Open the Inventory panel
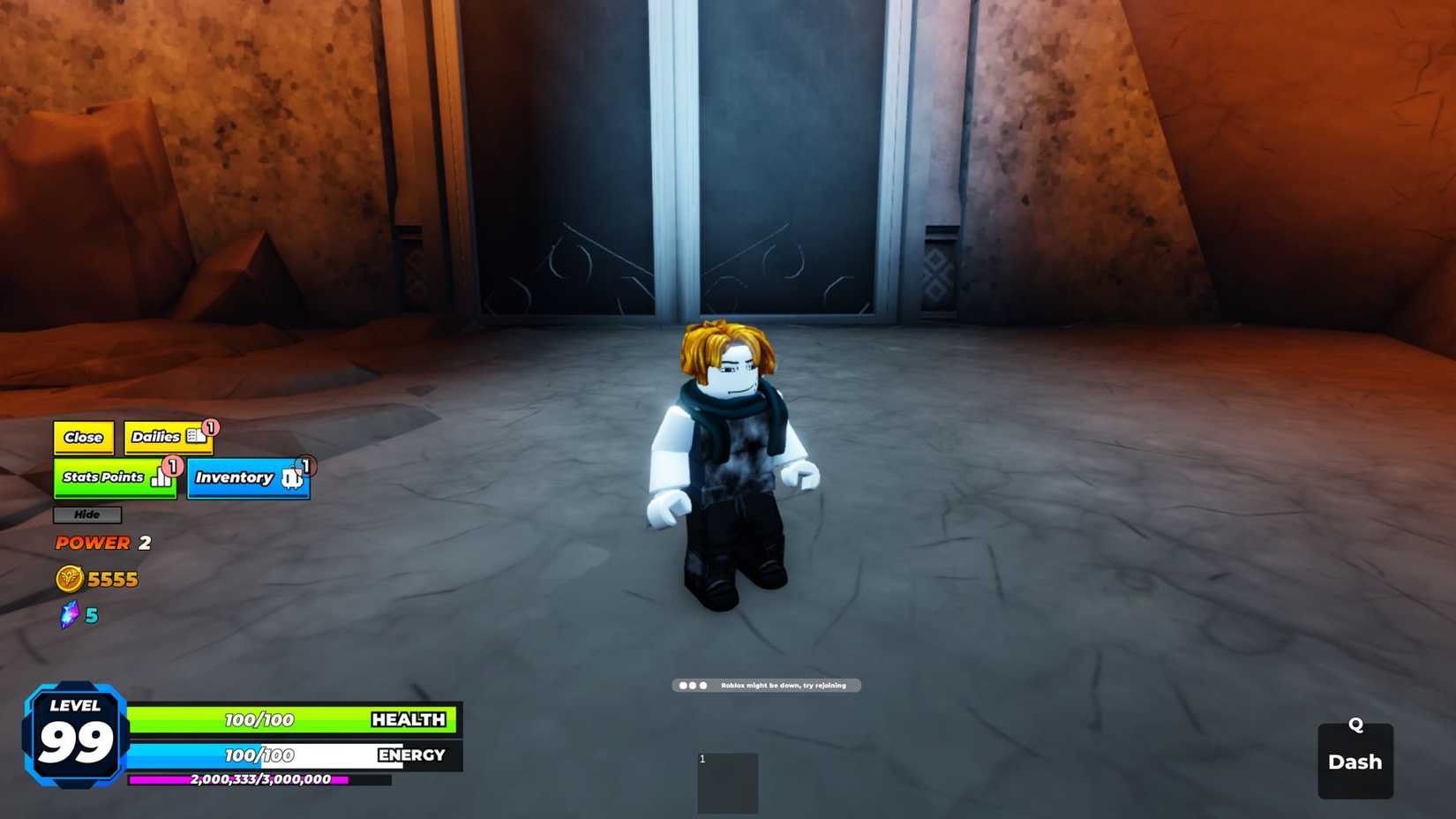1456x819 pixels. (235, 477)
